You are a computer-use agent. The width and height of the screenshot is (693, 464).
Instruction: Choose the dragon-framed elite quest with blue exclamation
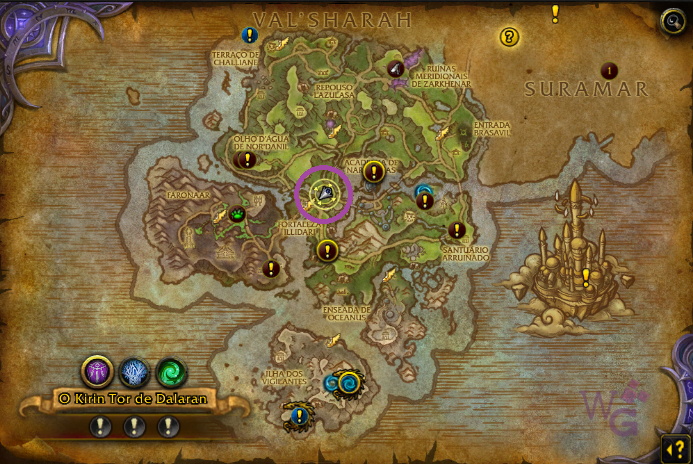(x=297, y=415)
